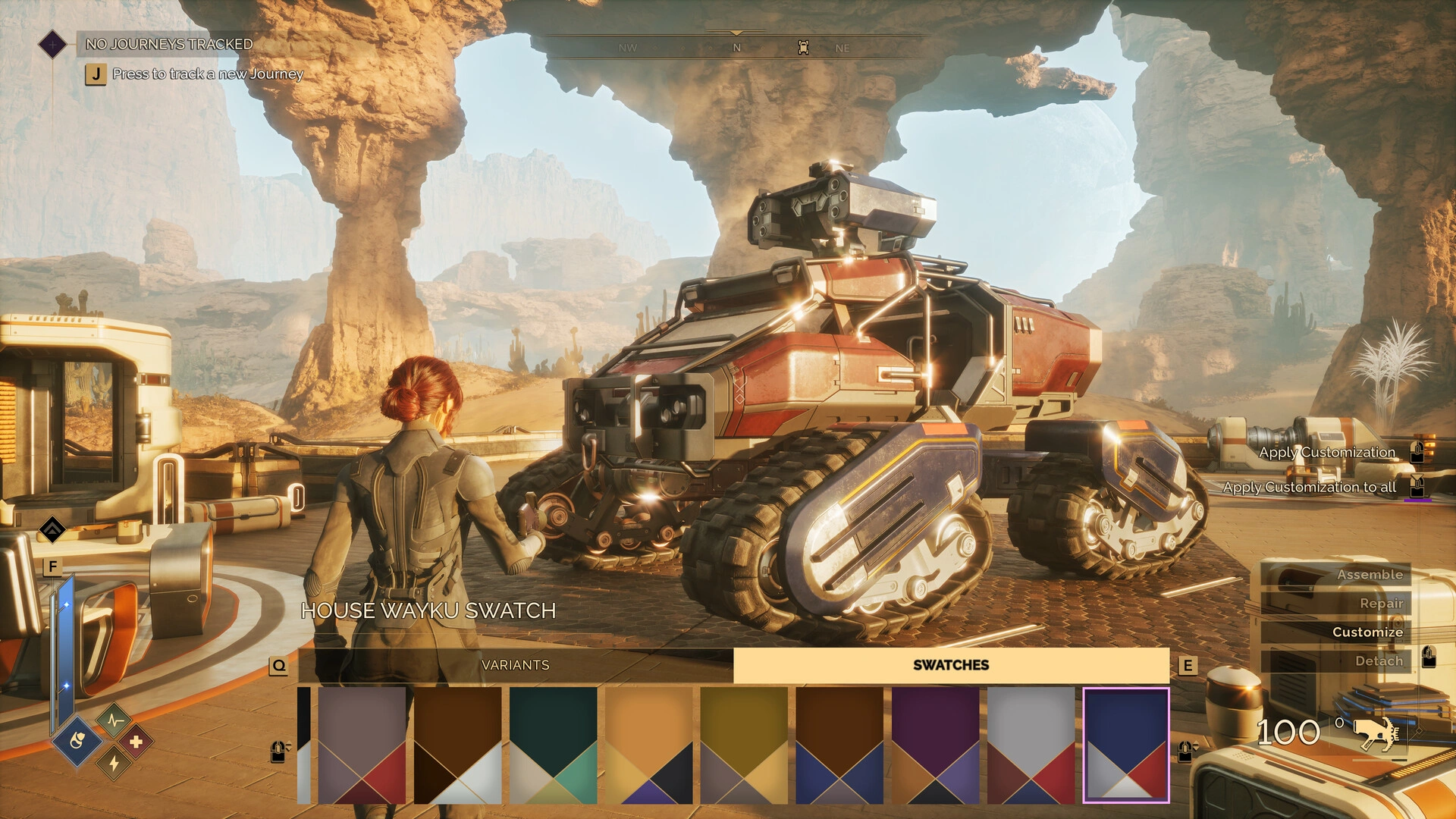The image size is (1456, 819).
Task: Choose the highlighted navy blue swatch
Action: (x=1126, y=745)
